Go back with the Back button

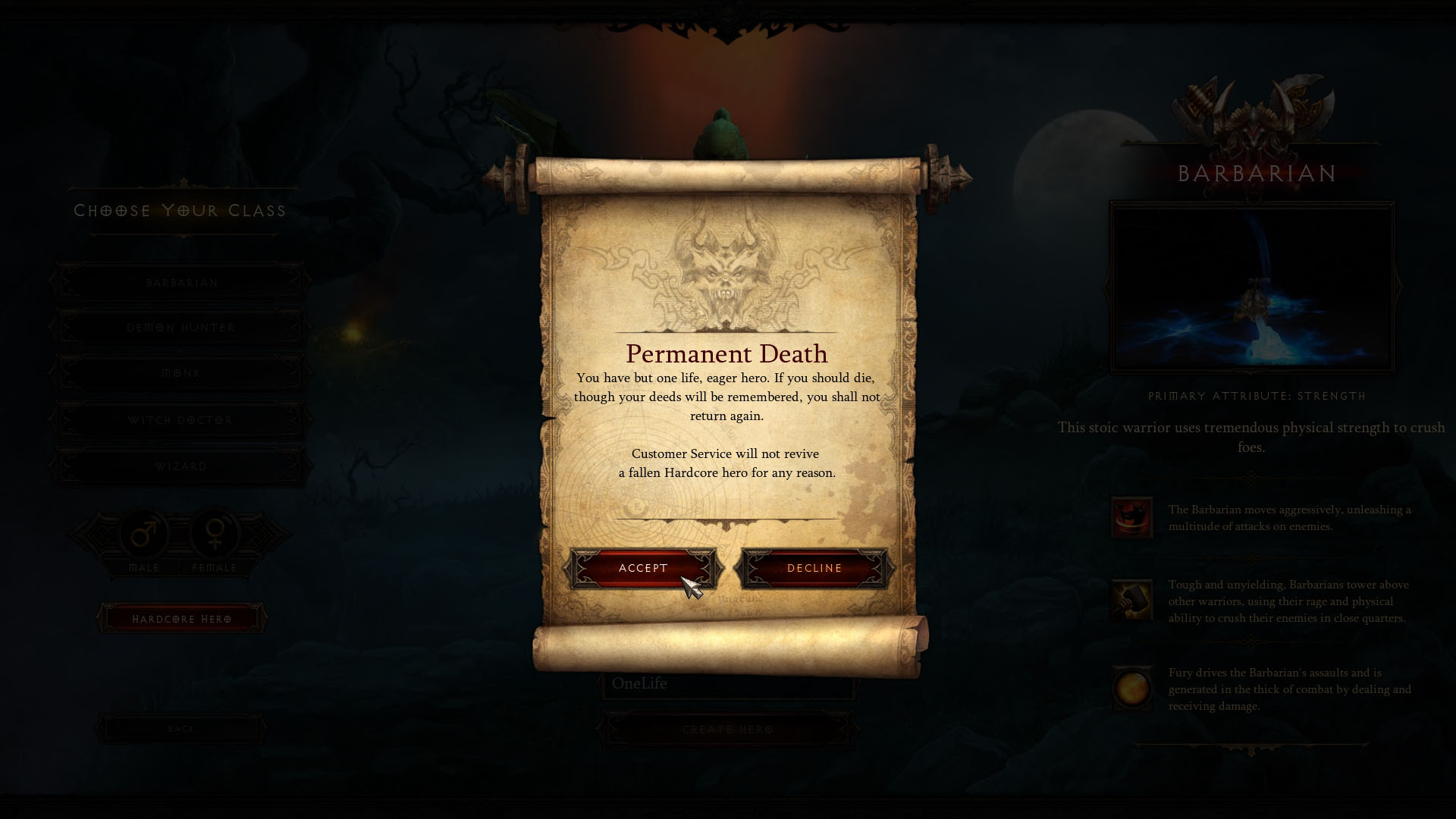[181, 729]
